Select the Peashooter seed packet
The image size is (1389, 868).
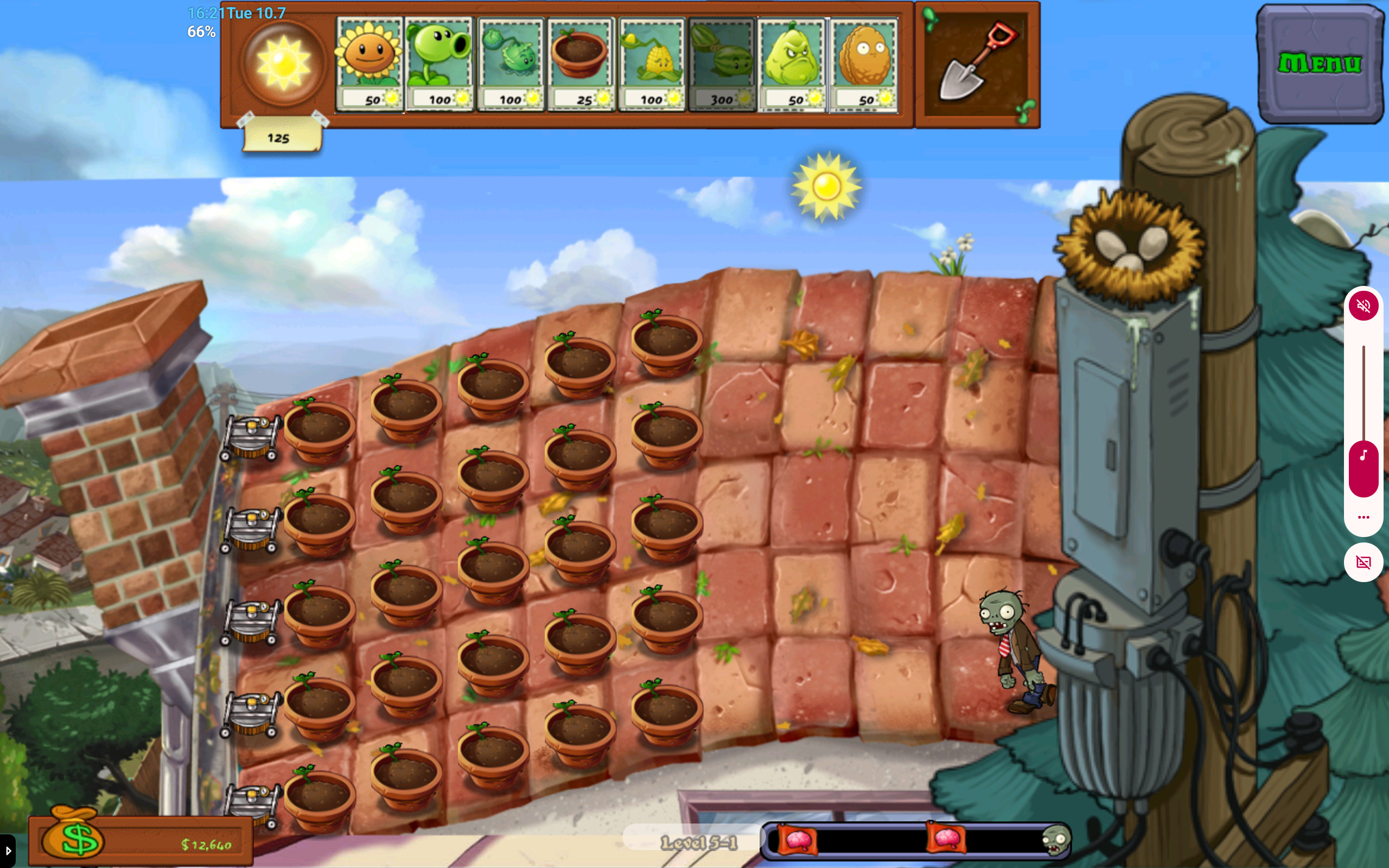pyautogui.click(x=439, y=63)
